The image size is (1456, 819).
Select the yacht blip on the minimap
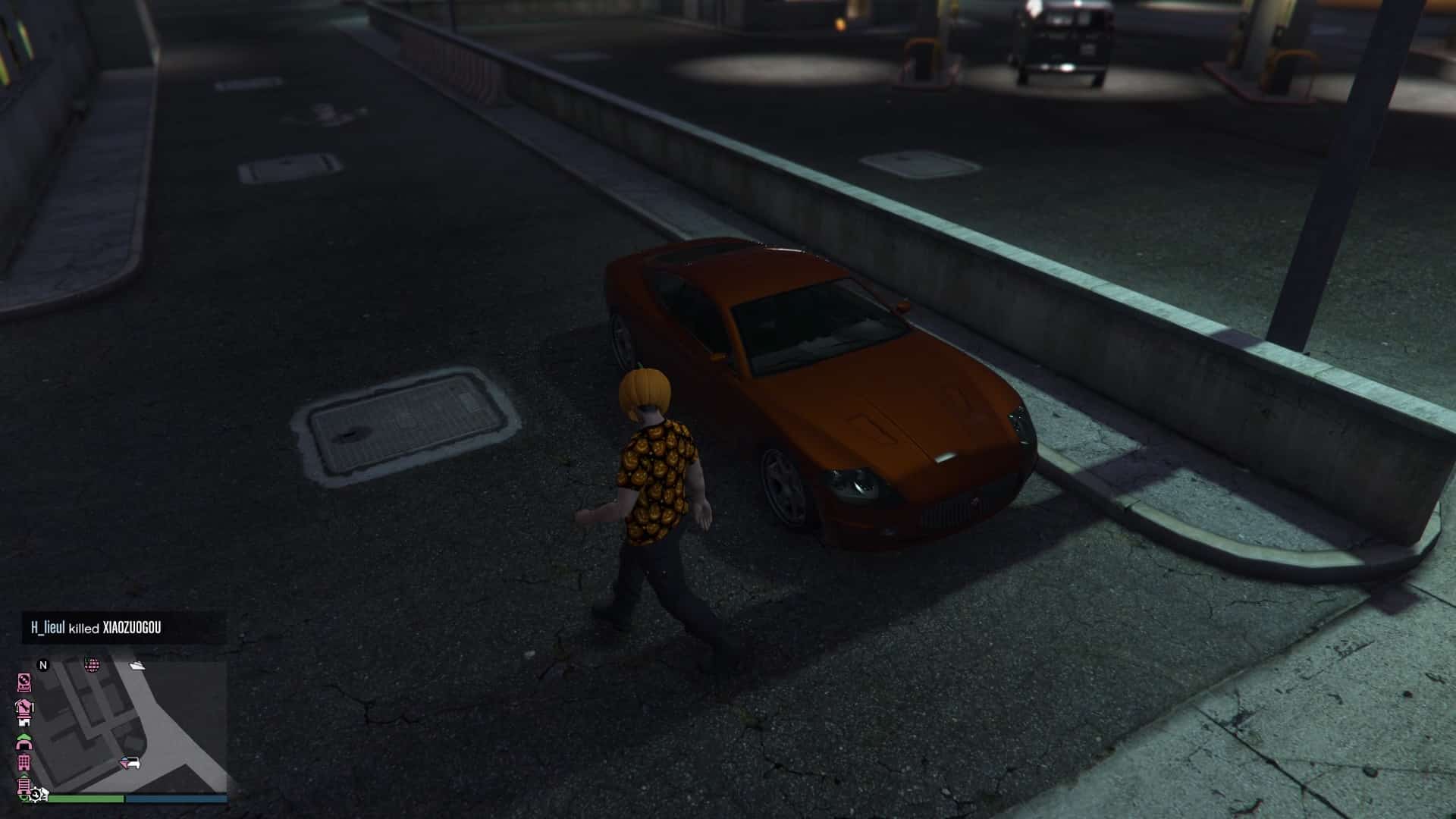point(137,666)
